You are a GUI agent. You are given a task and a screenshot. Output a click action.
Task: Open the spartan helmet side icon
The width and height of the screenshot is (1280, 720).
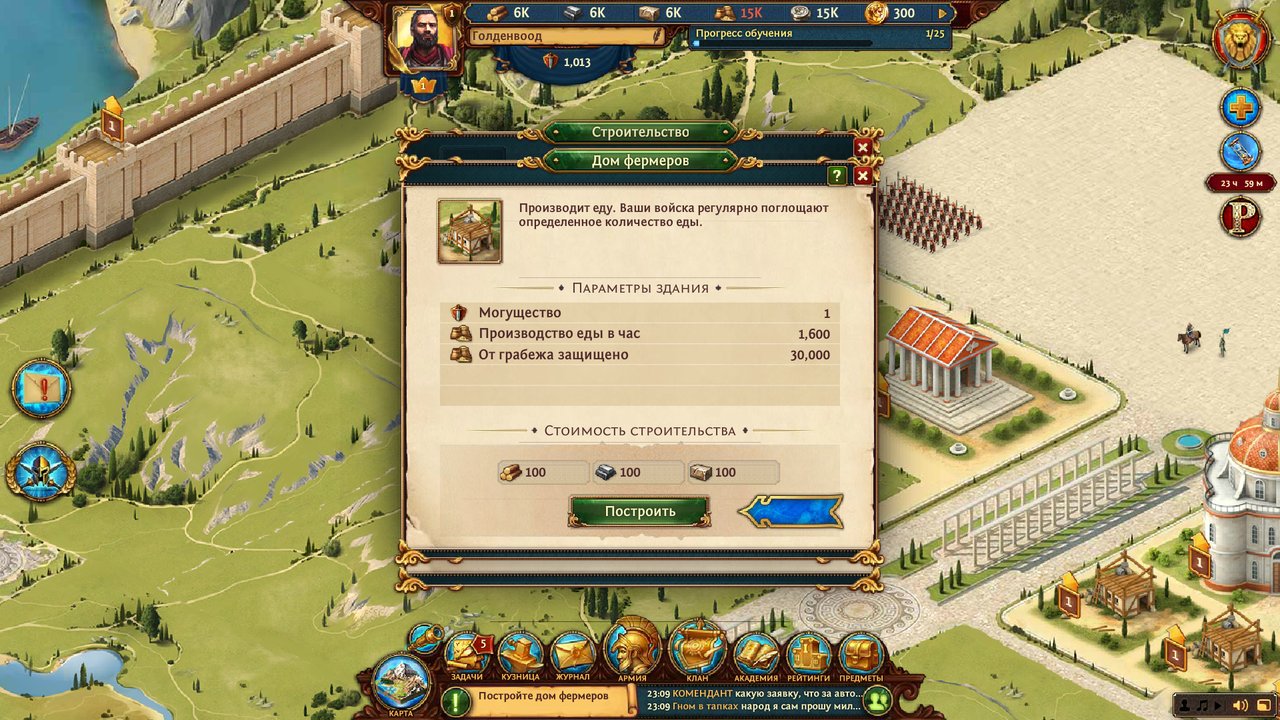tap(41, 471)
